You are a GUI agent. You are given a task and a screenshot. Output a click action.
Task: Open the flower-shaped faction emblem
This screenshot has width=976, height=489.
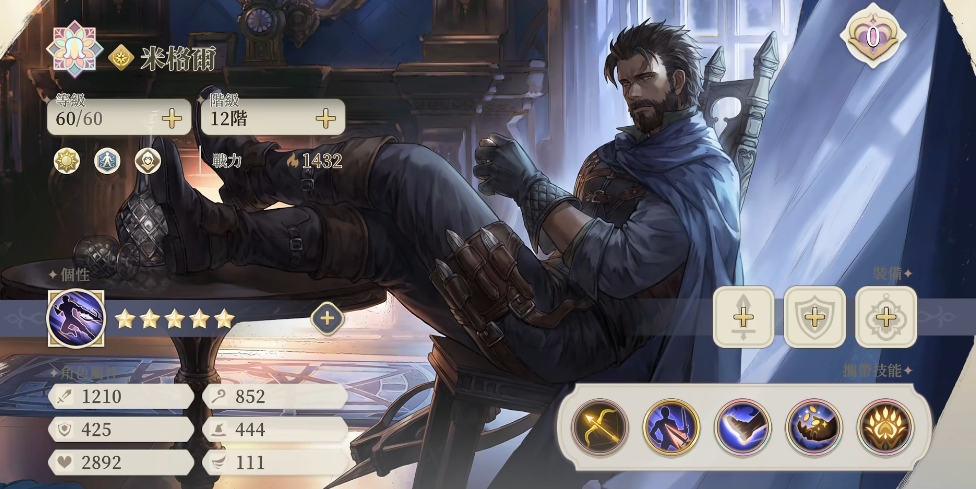[x=76, y=48]
